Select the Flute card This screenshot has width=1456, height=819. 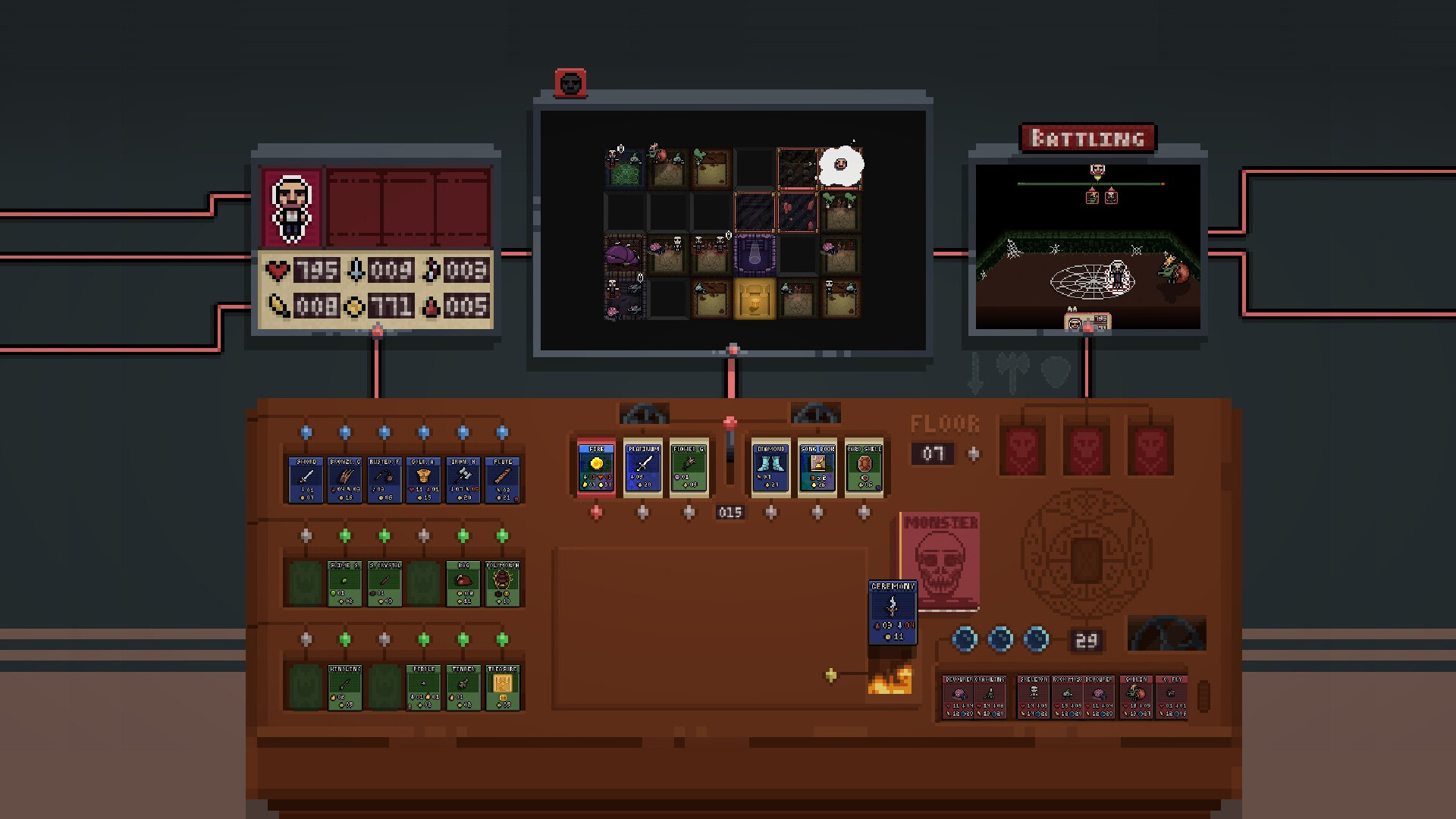click(x=502, y=480)
